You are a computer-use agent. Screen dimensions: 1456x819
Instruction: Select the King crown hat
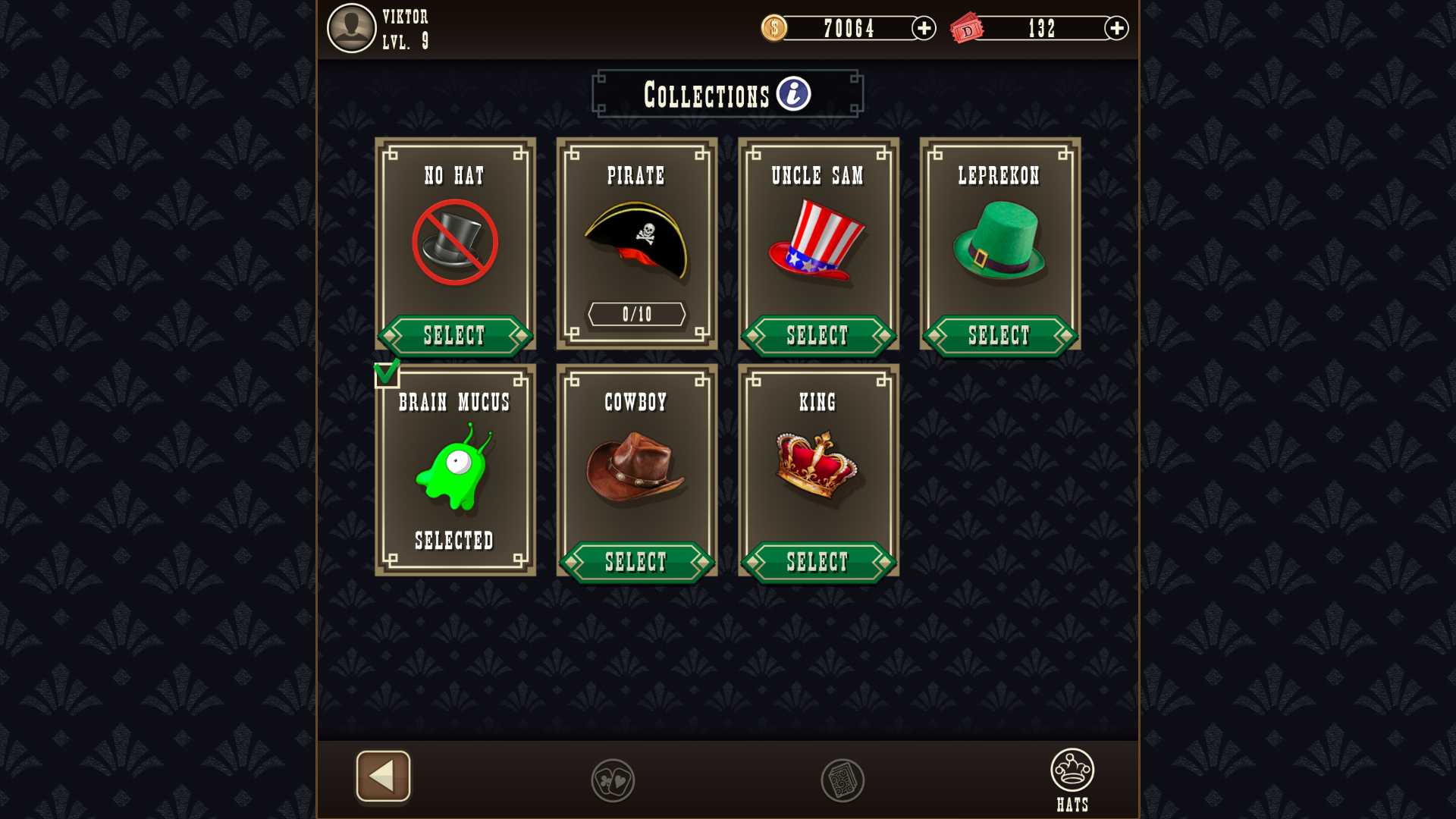[x=817, y=562]
